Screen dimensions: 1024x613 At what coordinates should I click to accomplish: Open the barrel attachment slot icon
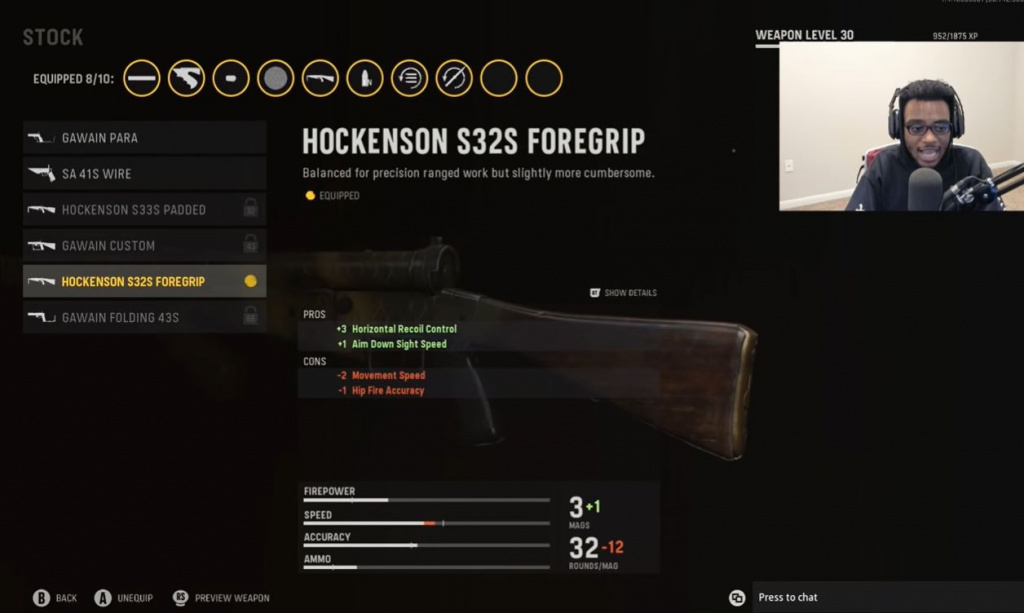tap(142, 78)
